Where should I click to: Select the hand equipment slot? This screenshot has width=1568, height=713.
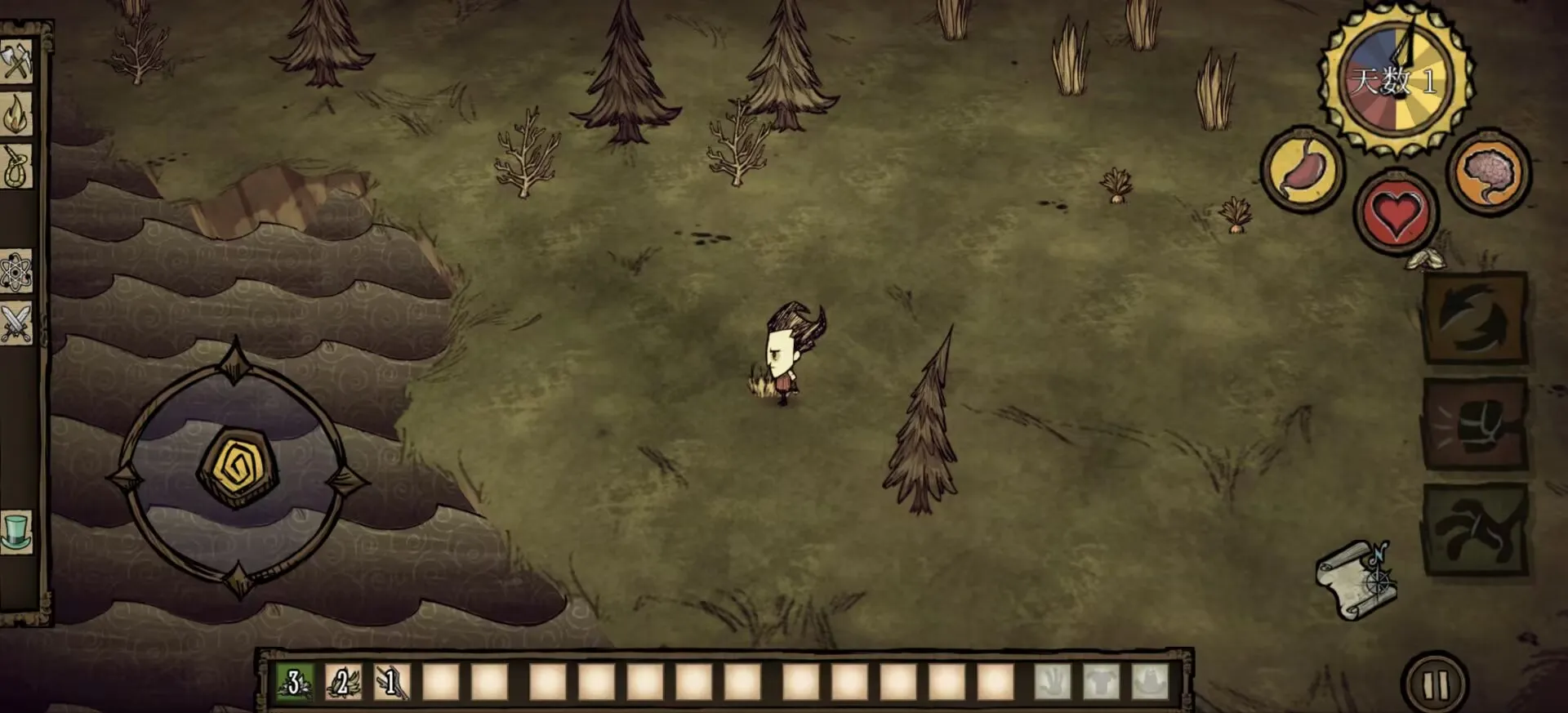click(x=1052, y=682)
